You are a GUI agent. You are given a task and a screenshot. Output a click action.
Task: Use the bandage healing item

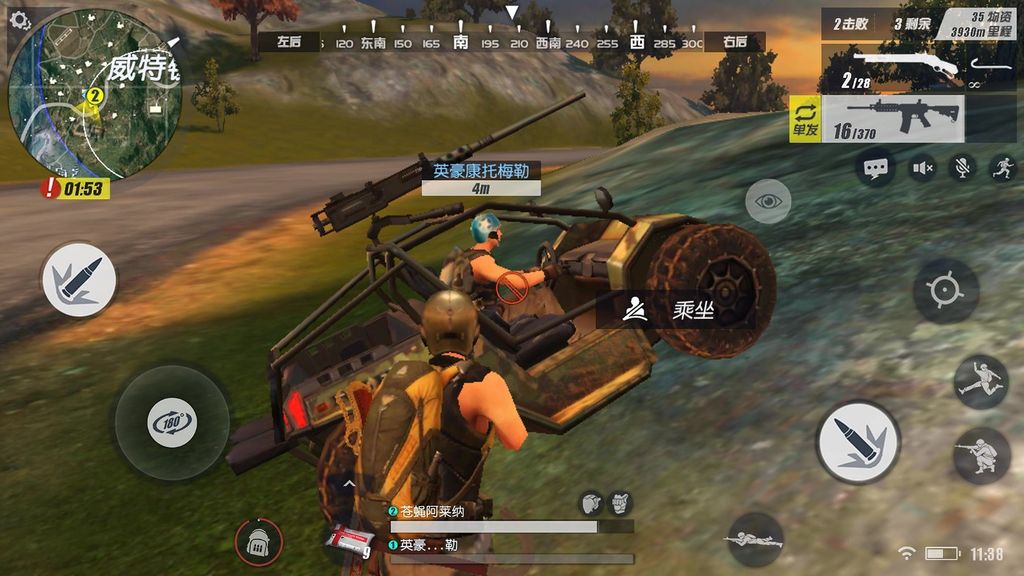349,540
